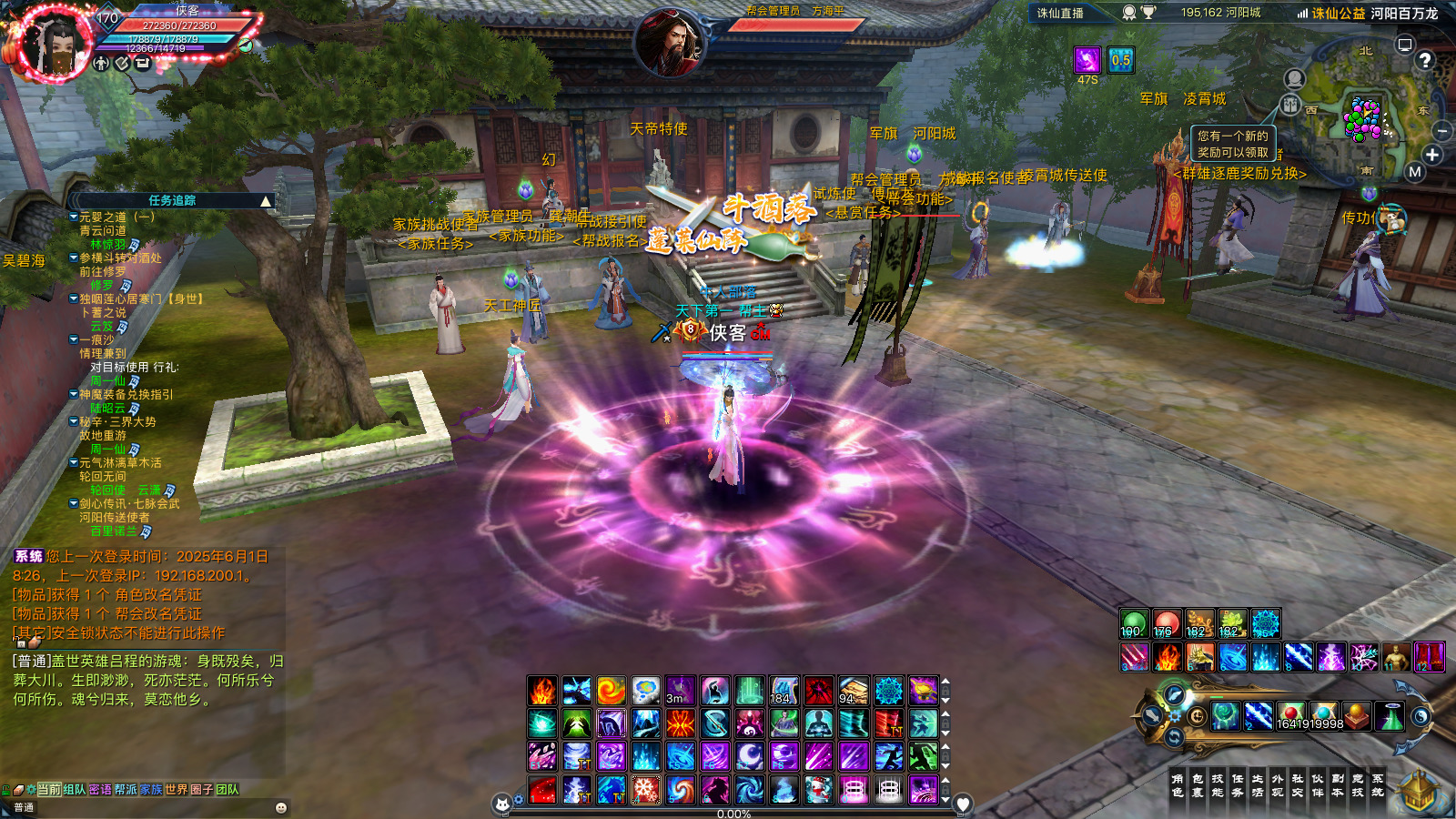Open the 系统 system menu
Viewport: 1456px width, 819px height.
1378,785
